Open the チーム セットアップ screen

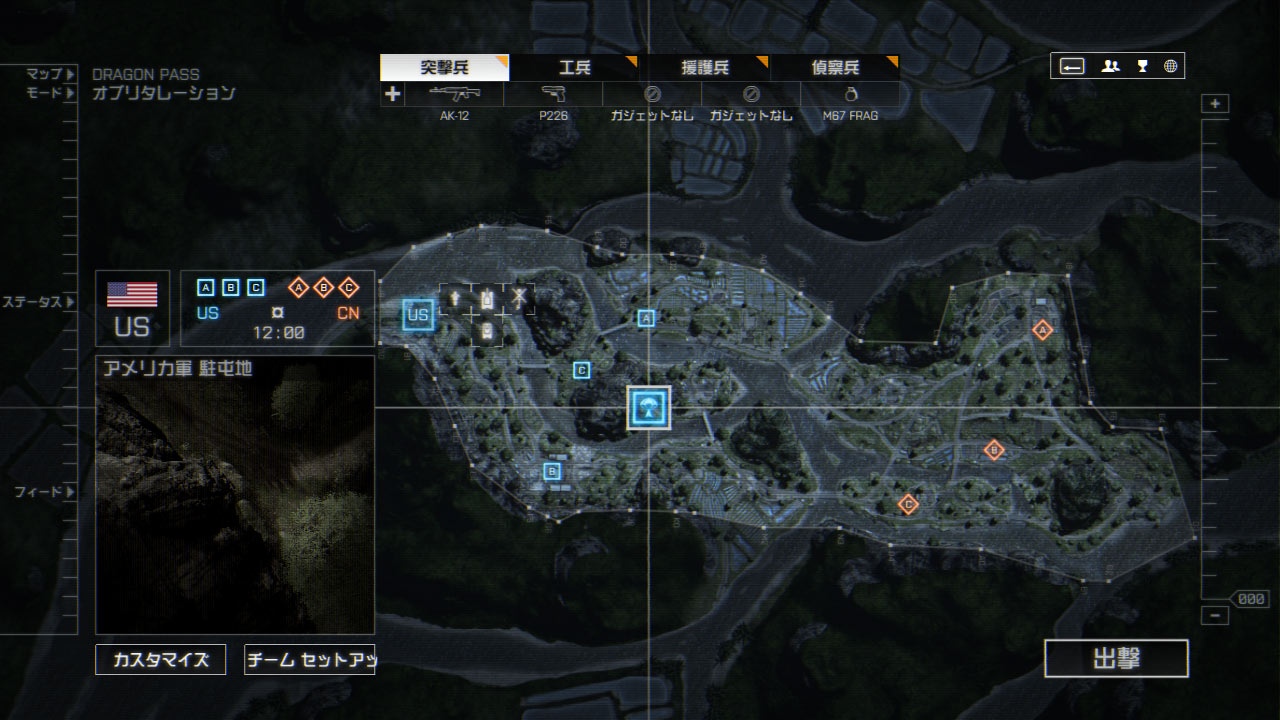coord(309,659)
